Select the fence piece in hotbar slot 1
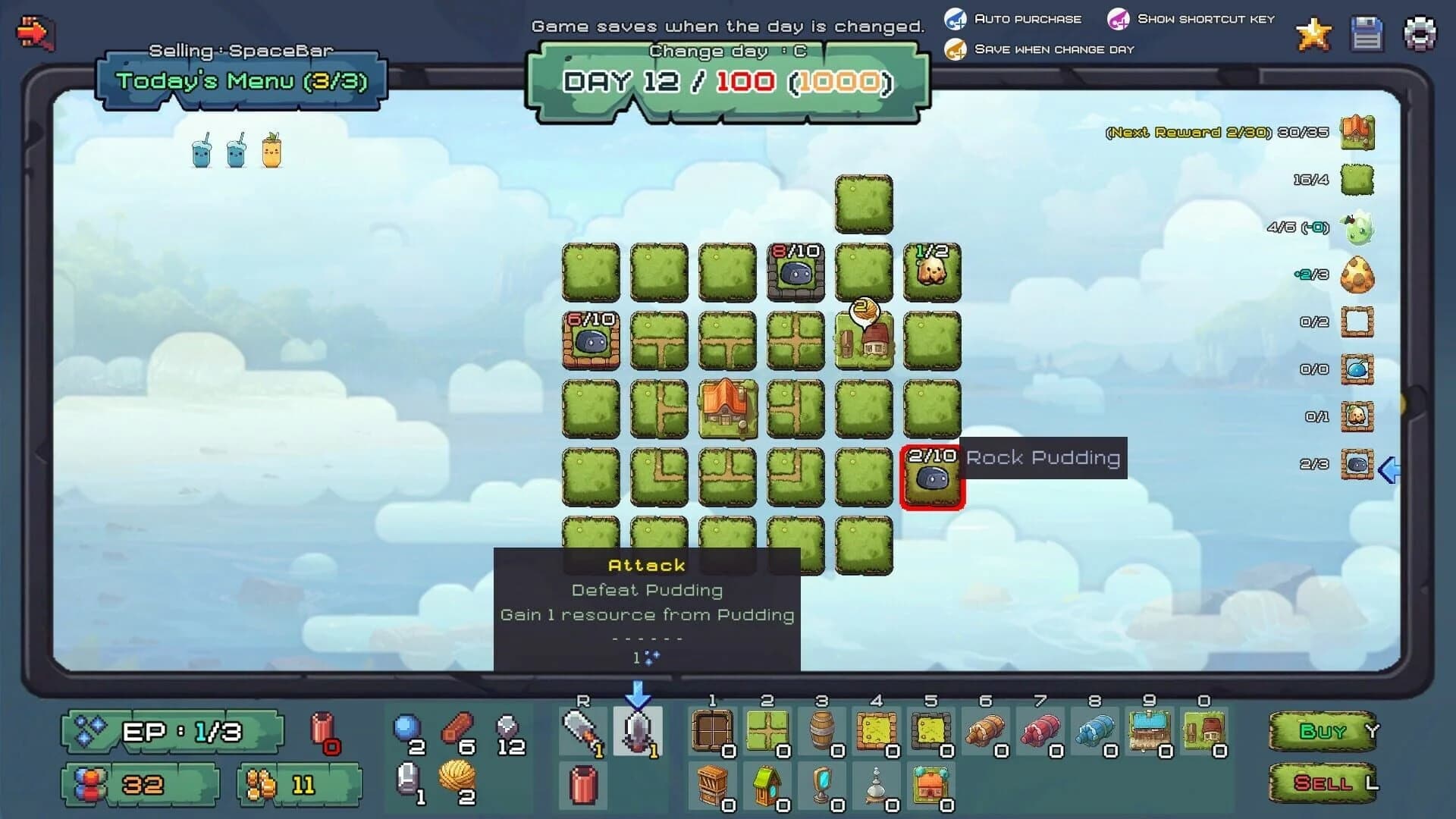1456x819 pixels. (x=714, y=730)
